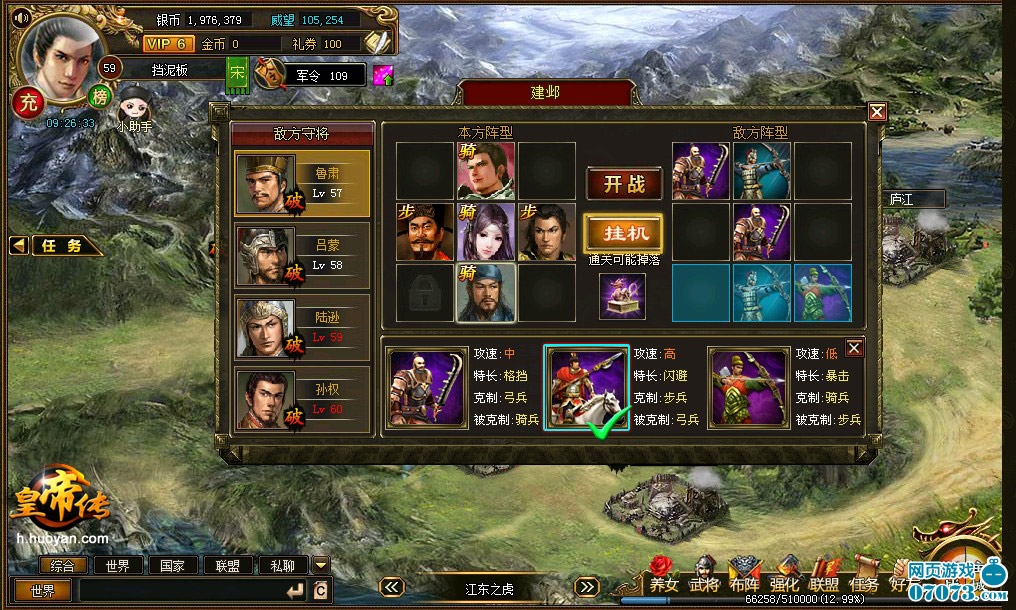Image resolution: width=1016 pixels, height=610 pixels.
Task: Open the 小助手 helper icon
Action: click(x=133, y=107)
